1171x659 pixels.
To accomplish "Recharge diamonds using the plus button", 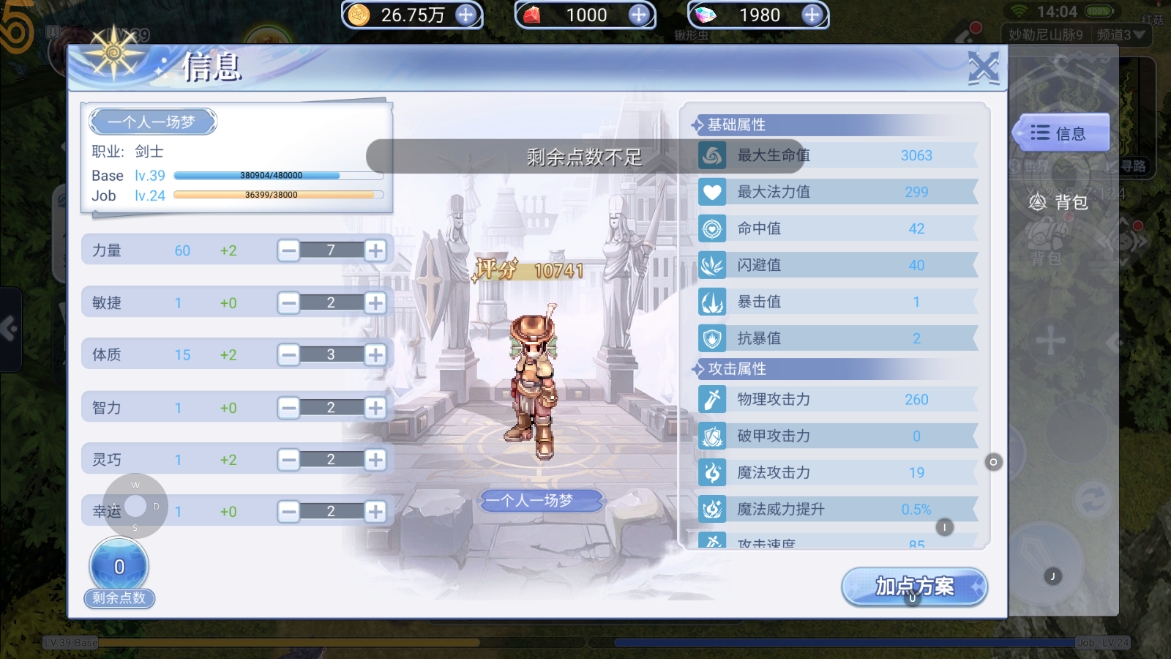I will click(812, 14).
